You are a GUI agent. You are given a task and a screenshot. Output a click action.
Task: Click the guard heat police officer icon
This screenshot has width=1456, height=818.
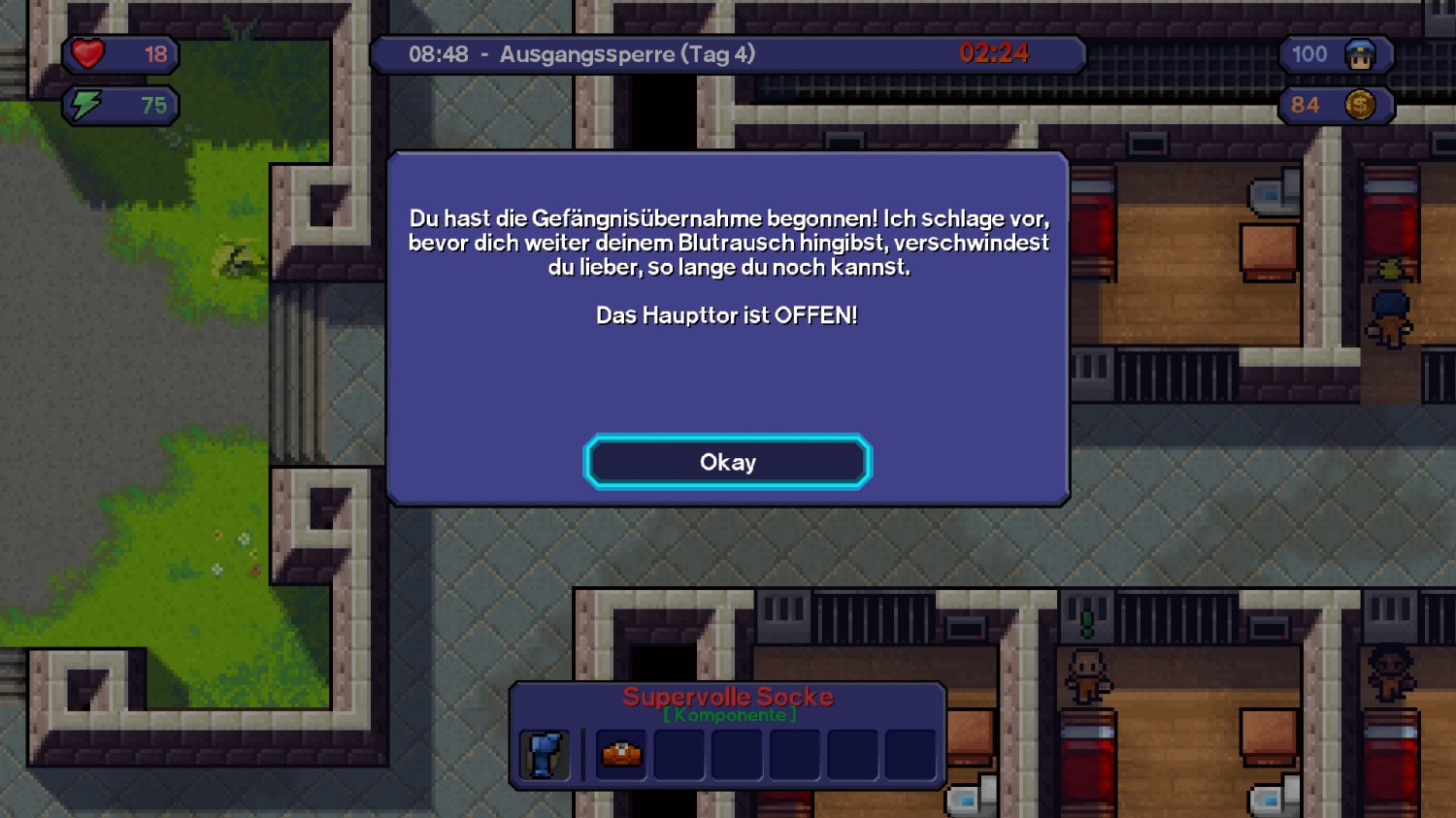[x=1363, y=54]
